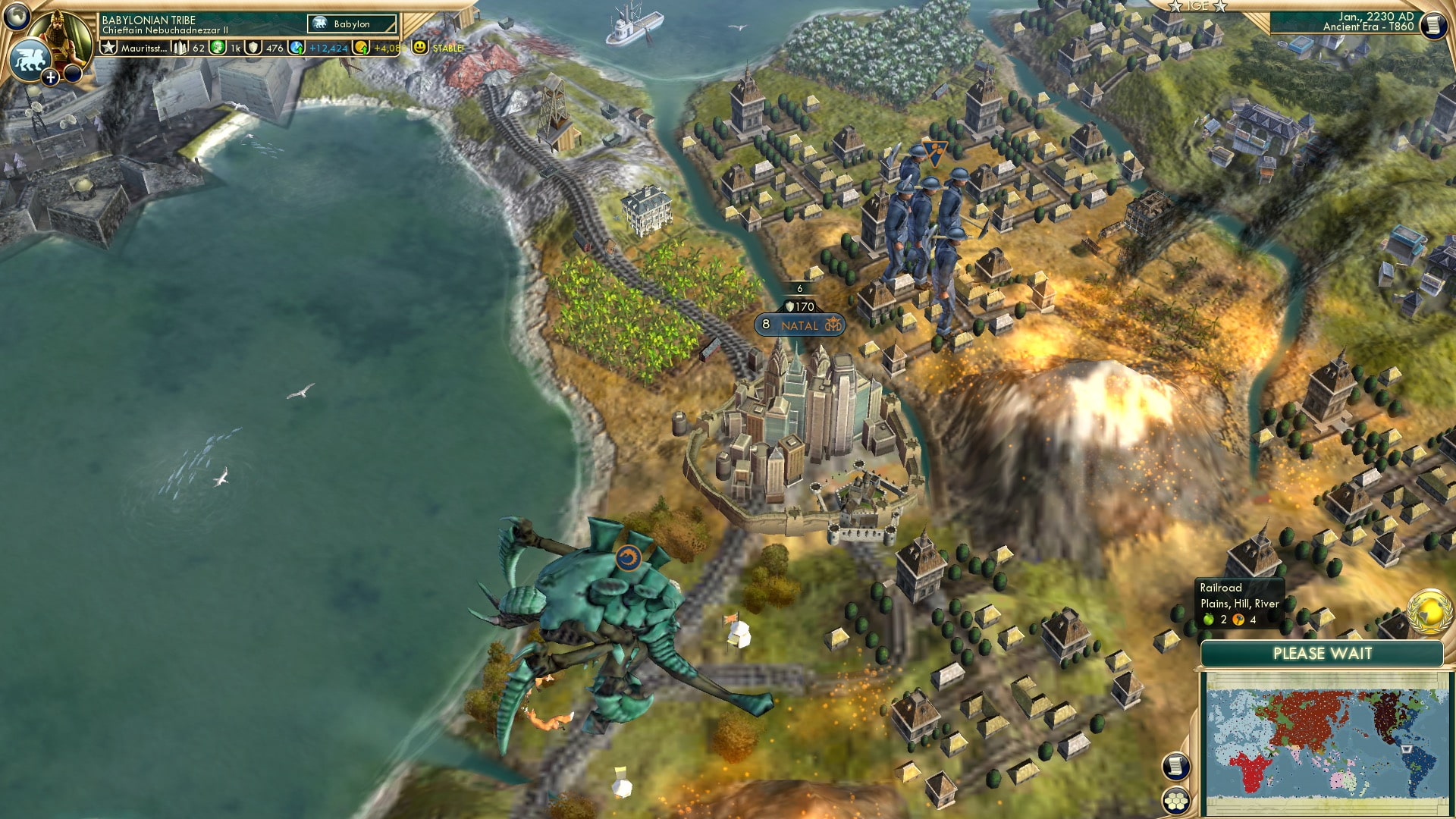
Task: Click the blue faith income icon
Action: coord(296,47)
